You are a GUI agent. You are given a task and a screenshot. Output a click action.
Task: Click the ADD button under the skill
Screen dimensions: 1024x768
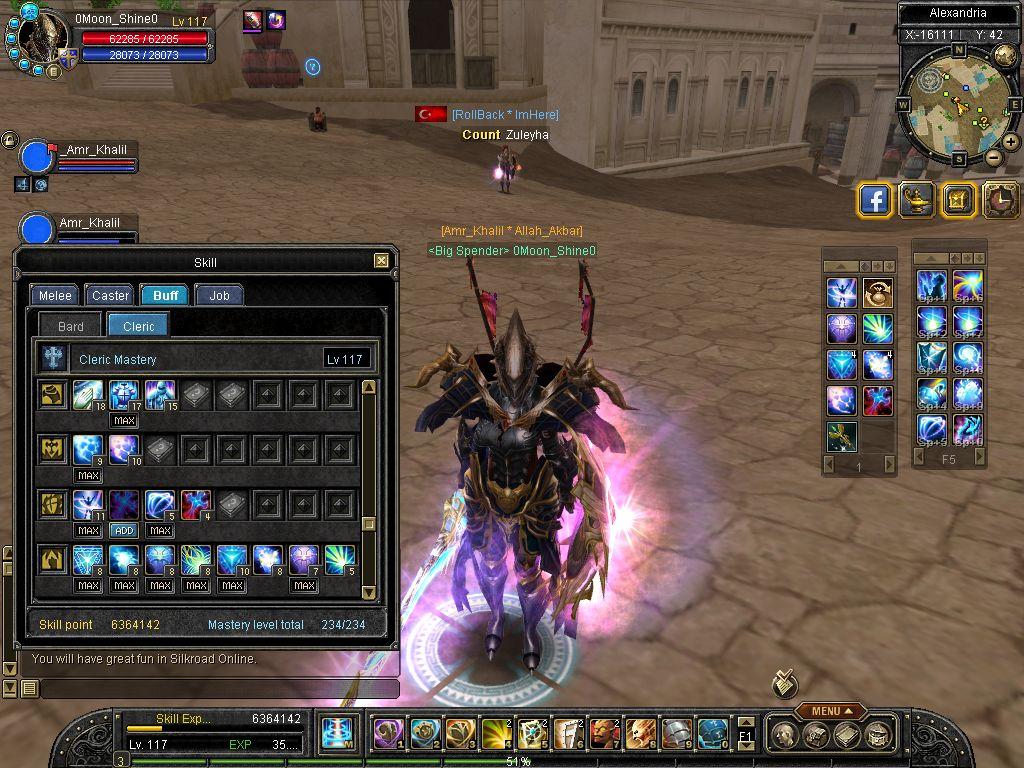pyautogui.click(x=124, y=530)
